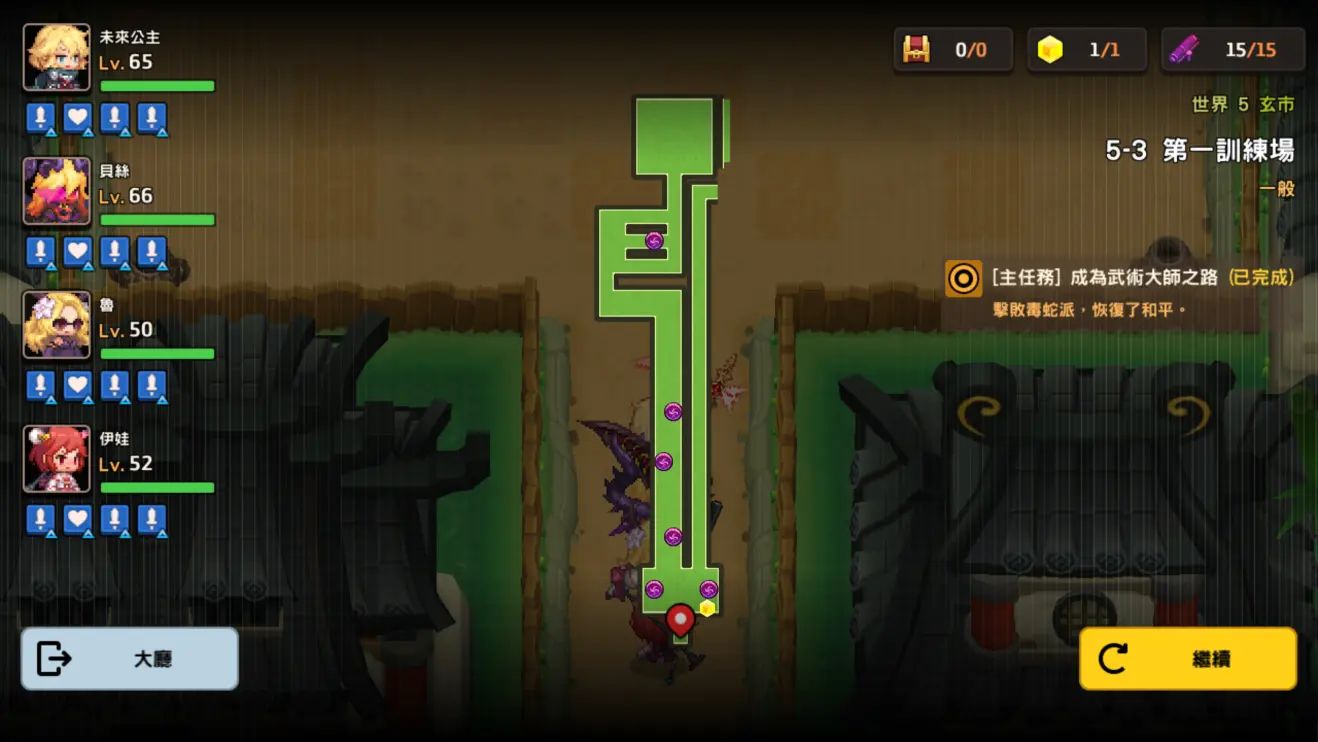Resume the stage with 繼續 button

tap(1187, 659)
